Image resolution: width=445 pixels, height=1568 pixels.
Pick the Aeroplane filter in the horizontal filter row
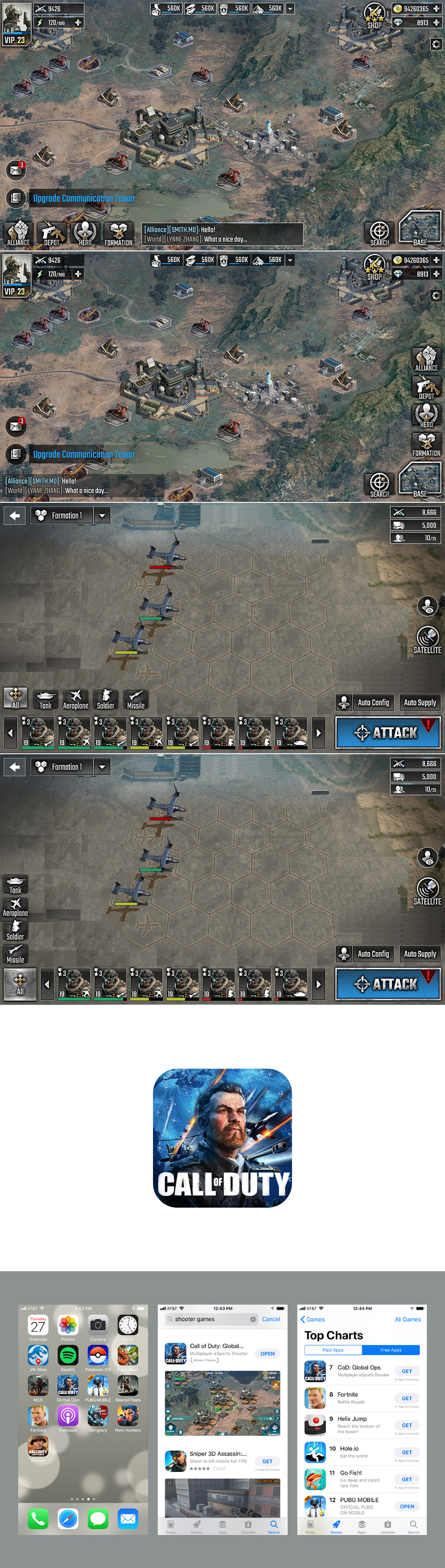pyautogui.click(x=76, y=699)
